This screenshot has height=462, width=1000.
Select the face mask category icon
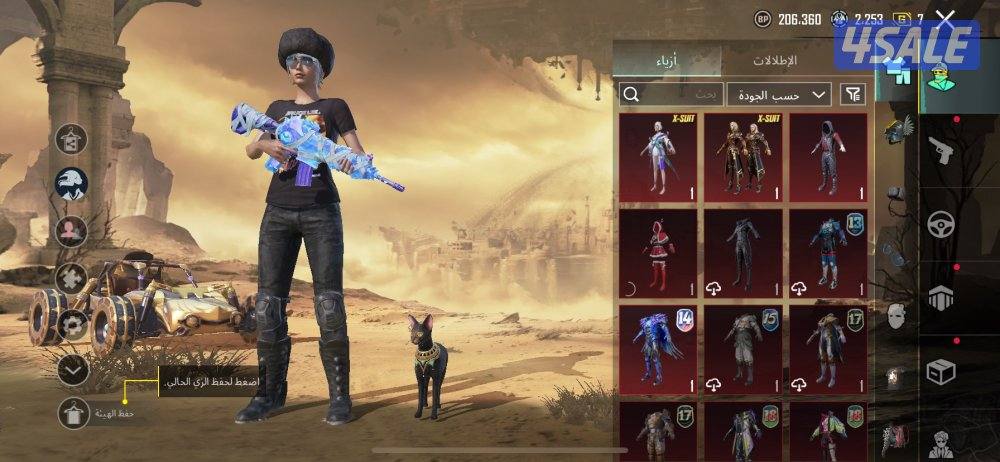(x=897, y=316)
